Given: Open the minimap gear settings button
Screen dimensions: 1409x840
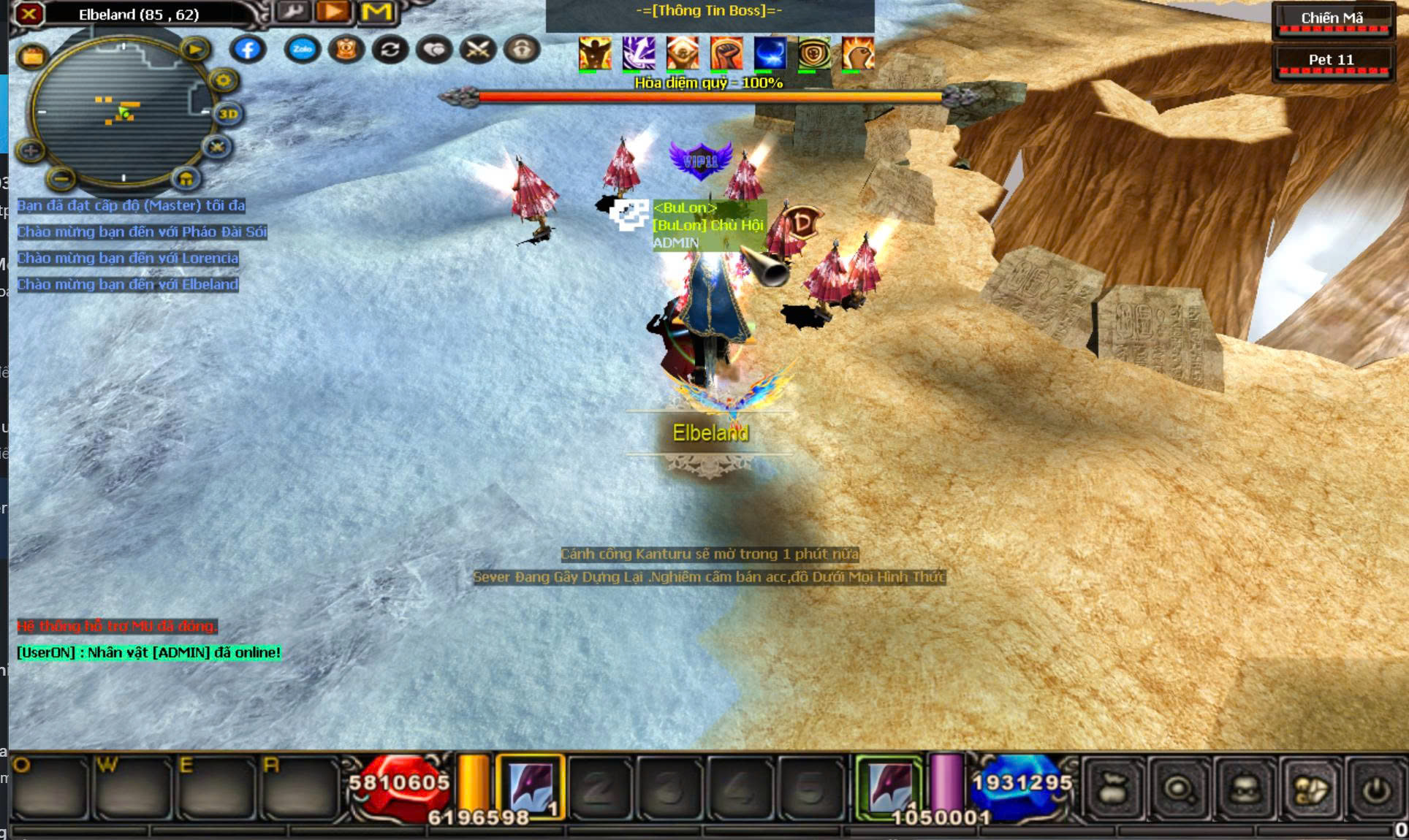Looking at the screenshot, I should click(223, 80).
